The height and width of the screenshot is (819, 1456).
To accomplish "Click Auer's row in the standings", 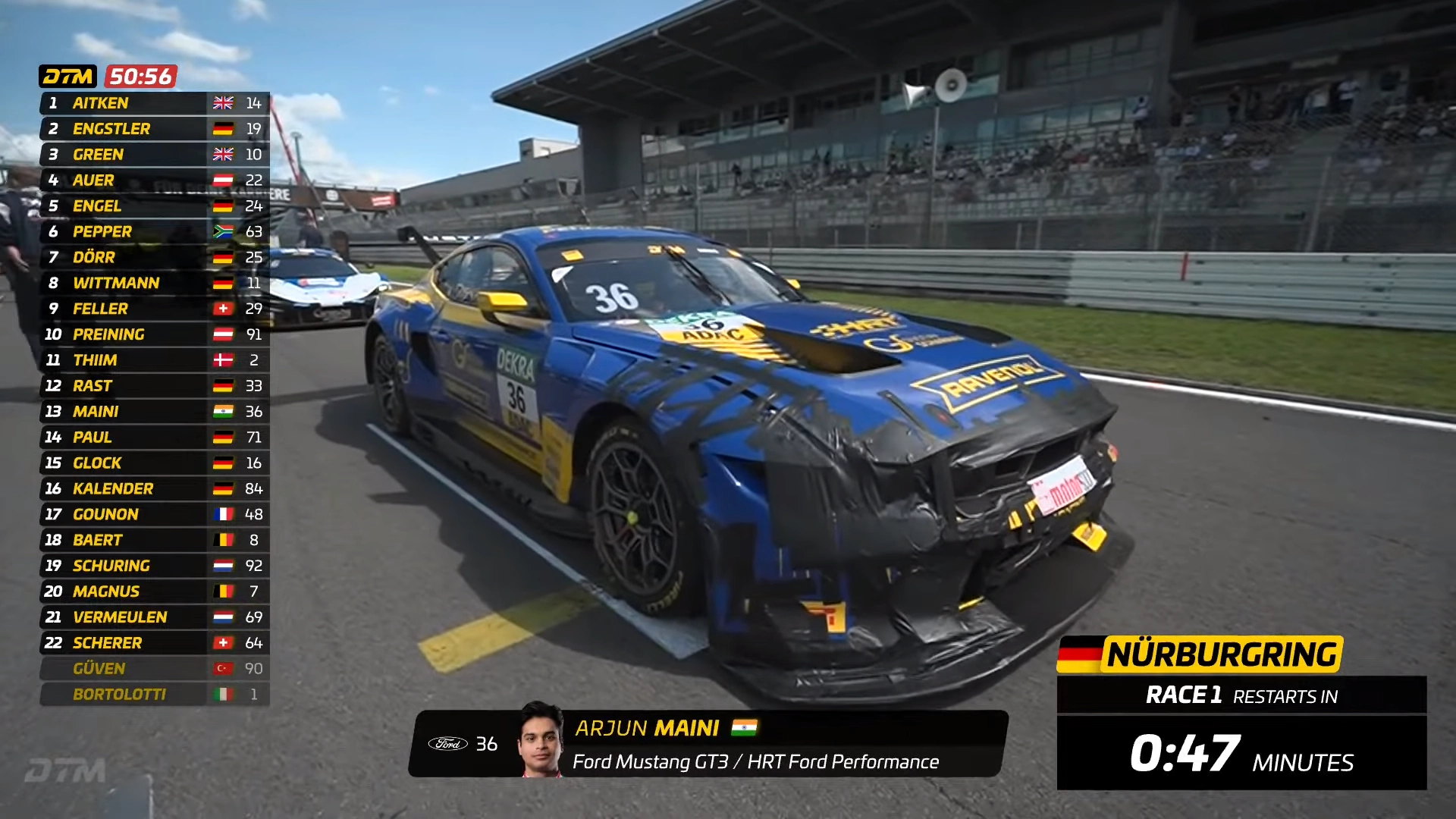I will 154,180.
